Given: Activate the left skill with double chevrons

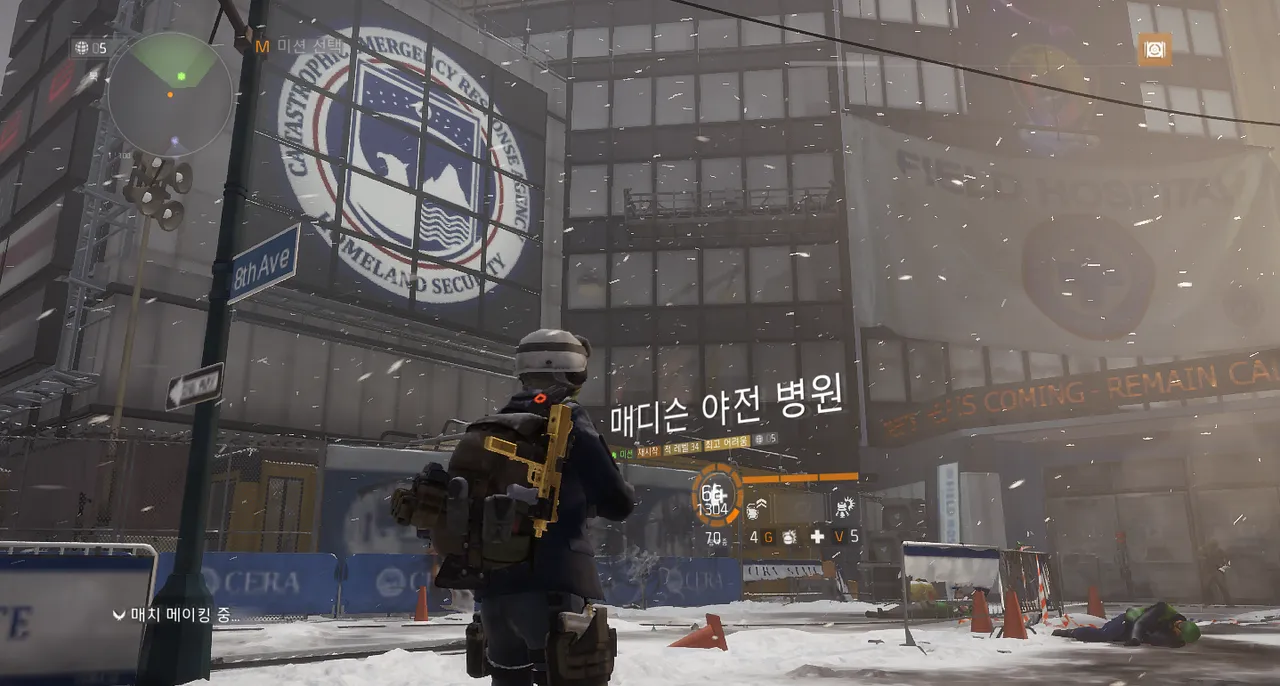Looking at the screenshot, I should click(757, 507).
